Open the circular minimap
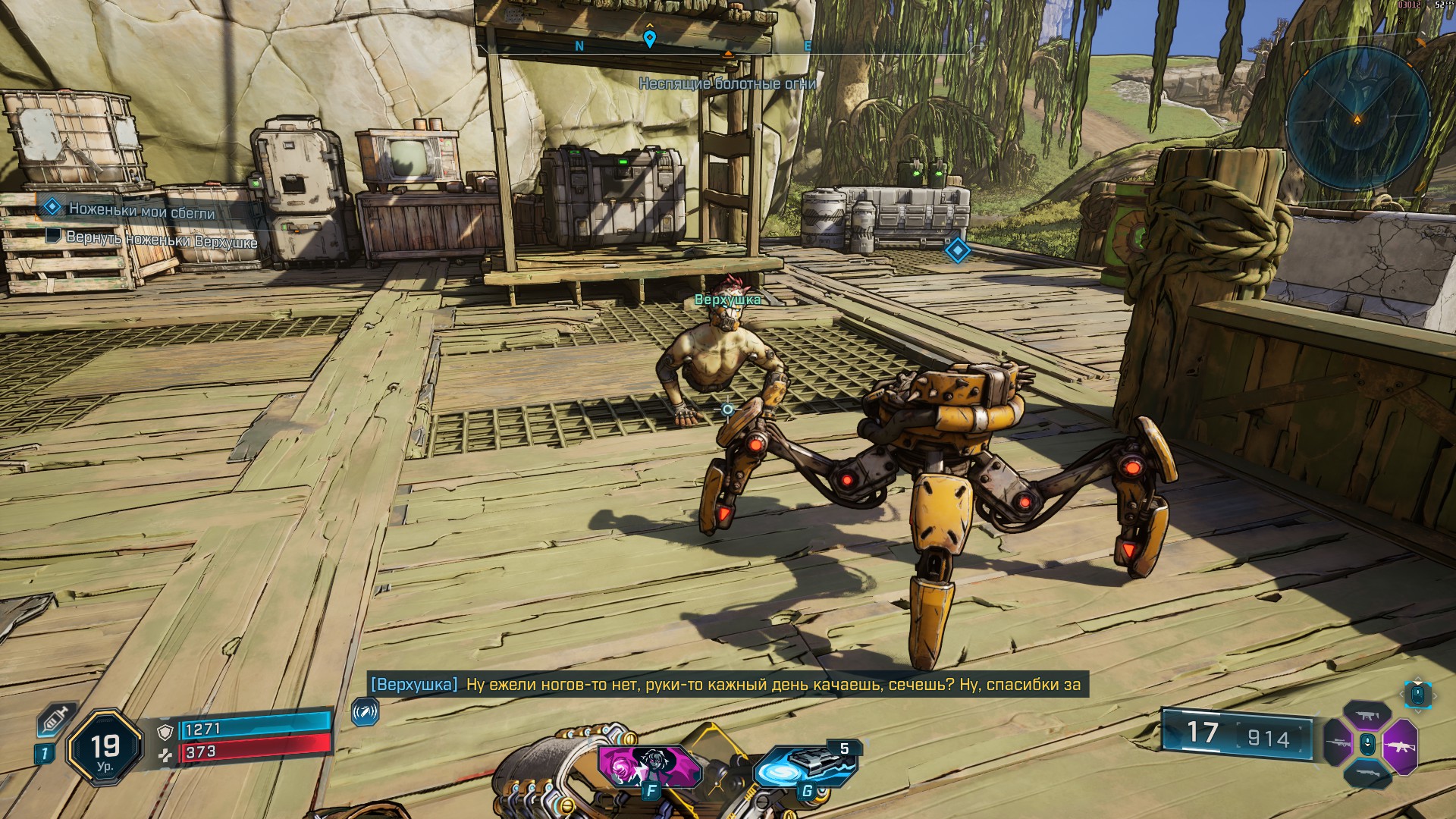The image size is (1456, 819). click(1357, 119)
